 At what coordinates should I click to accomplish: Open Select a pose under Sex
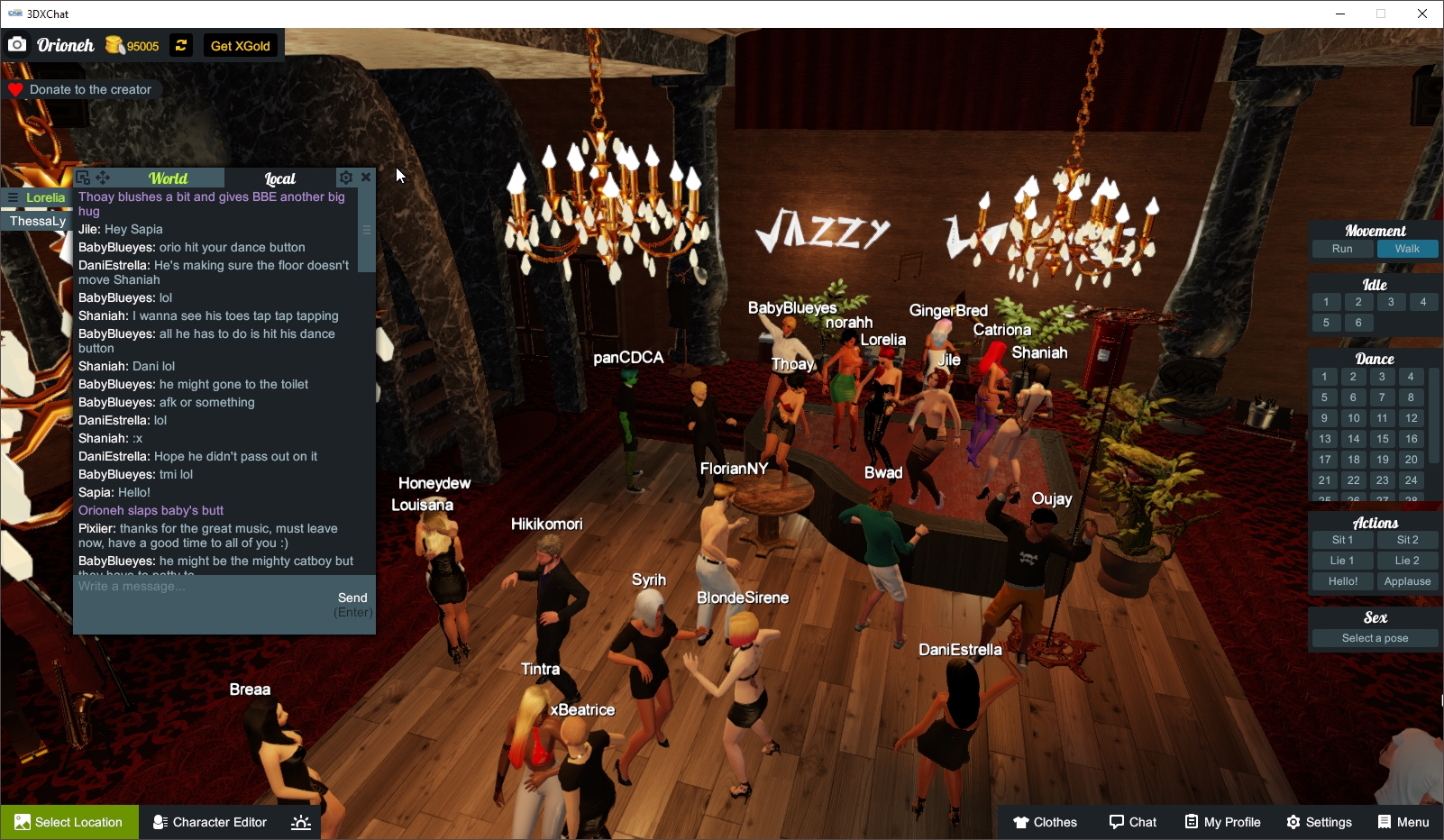tap(1374, 637)
